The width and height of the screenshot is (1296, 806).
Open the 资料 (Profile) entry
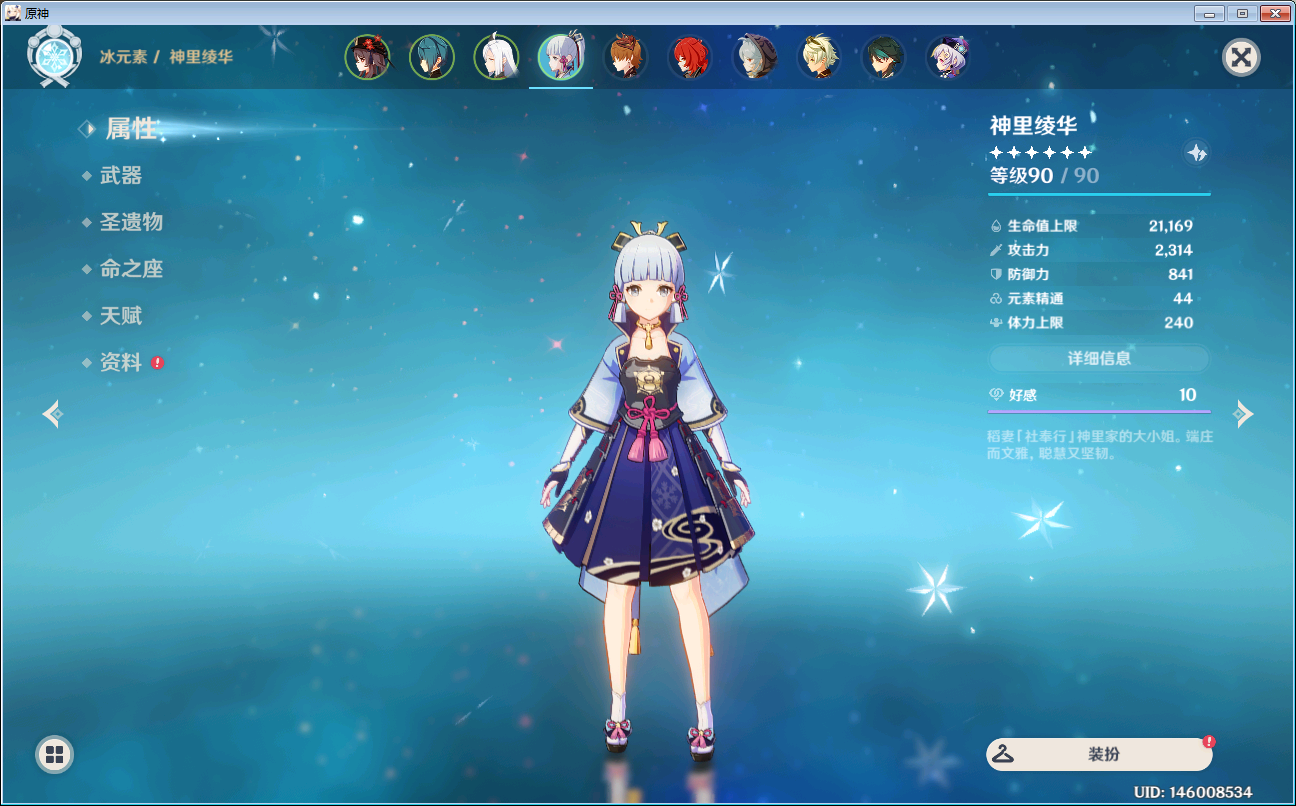tap(121, 363)
